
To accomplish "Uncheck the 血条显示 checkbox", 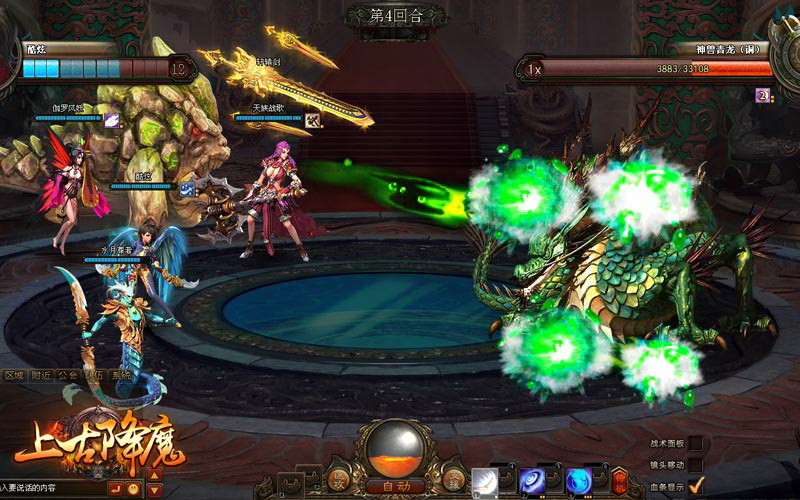I will (x=696, y=485).
